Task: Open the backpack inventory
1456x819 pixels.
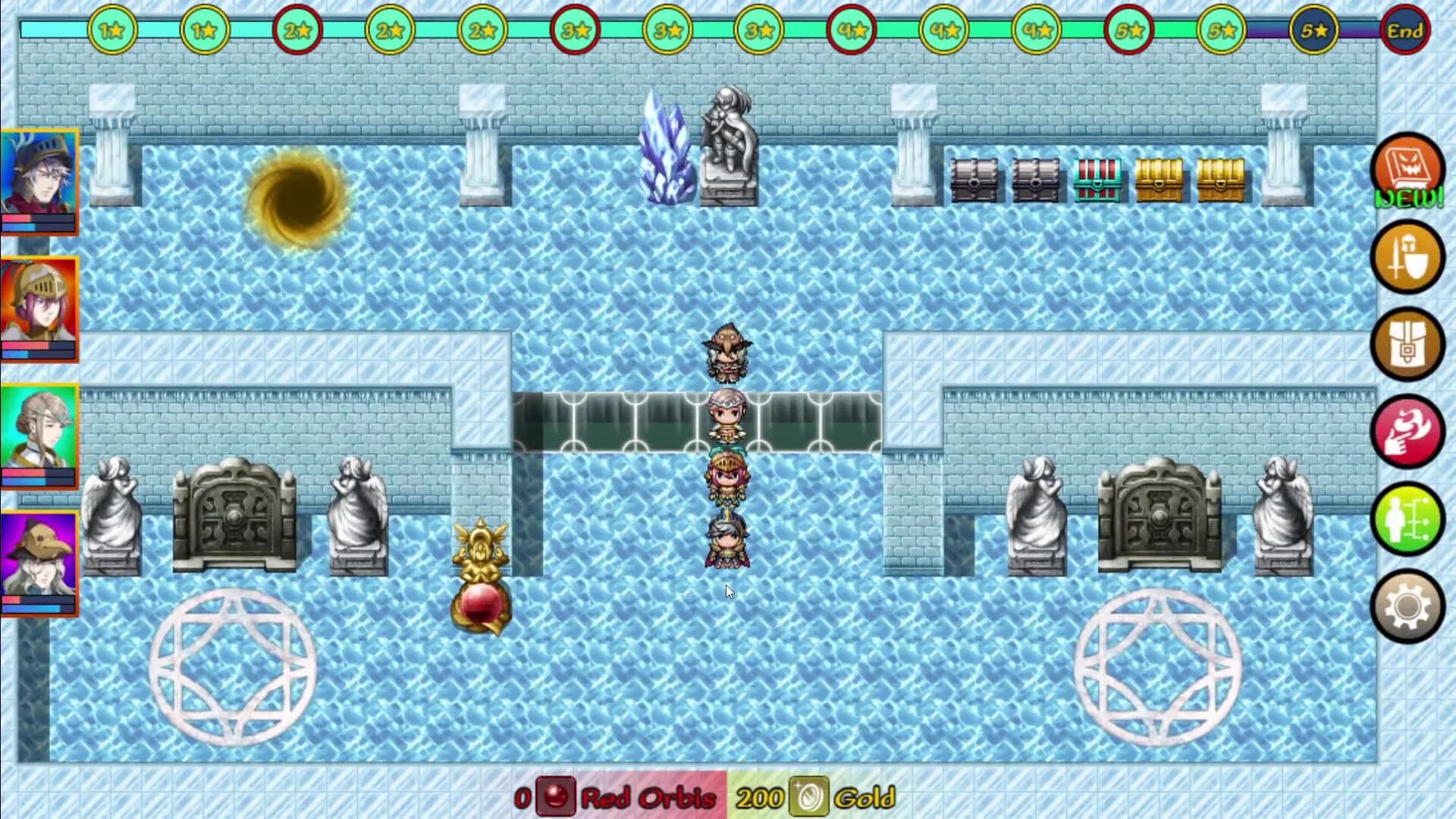Action: point(1407,345)
